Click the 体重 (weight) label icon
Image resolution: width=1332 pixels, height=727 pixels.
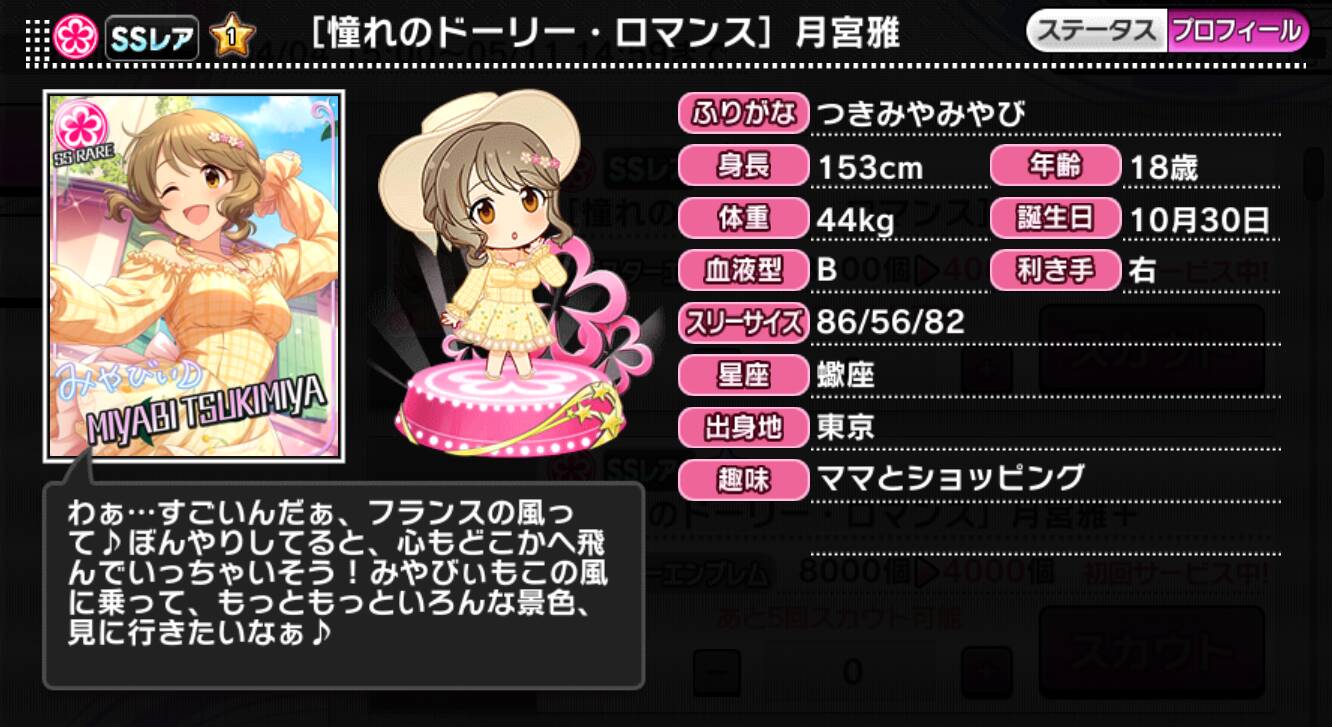pyautogui.click(x=741, y=219)
